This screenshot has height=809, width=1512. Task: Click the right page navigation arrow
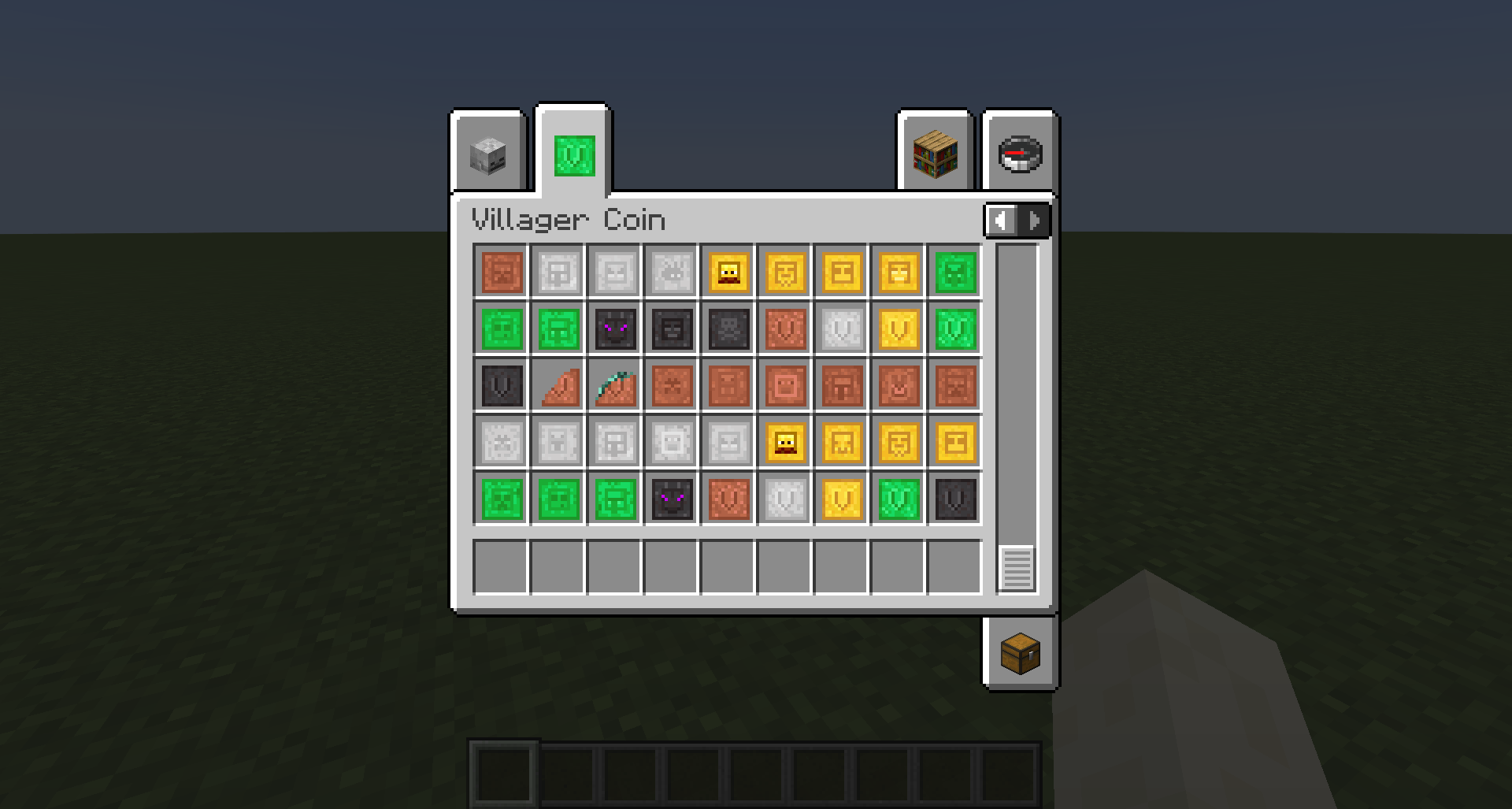point(1034,221)
